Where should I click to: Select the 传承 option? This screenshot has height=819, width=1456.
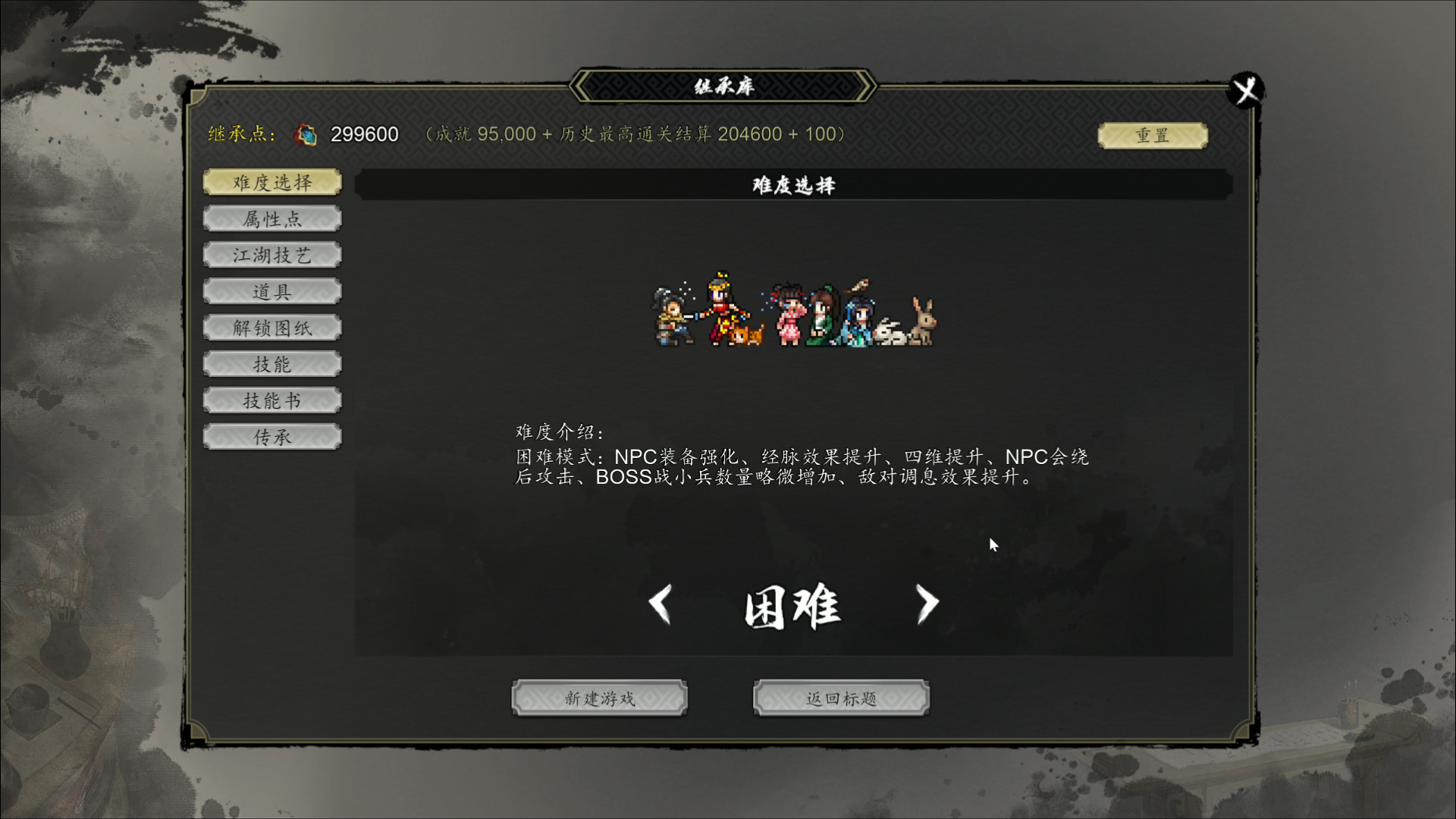point(271,436)
